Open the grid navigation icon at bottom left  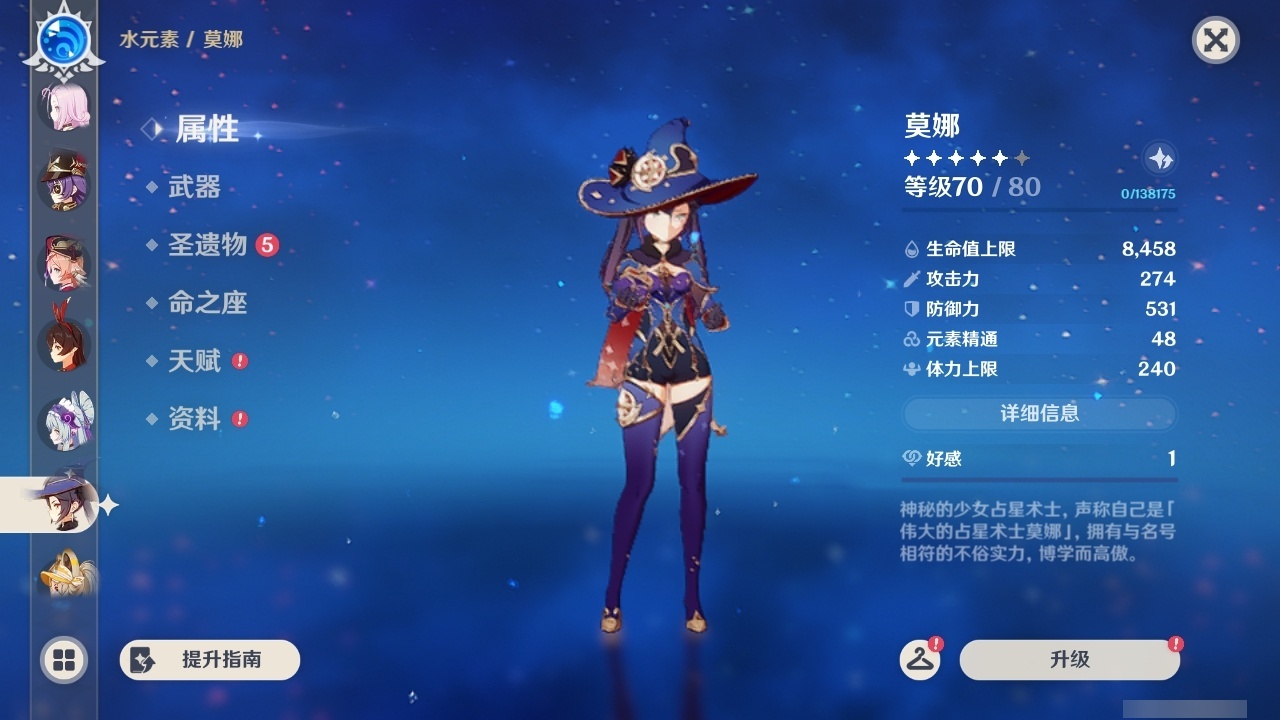pos(62,661)
